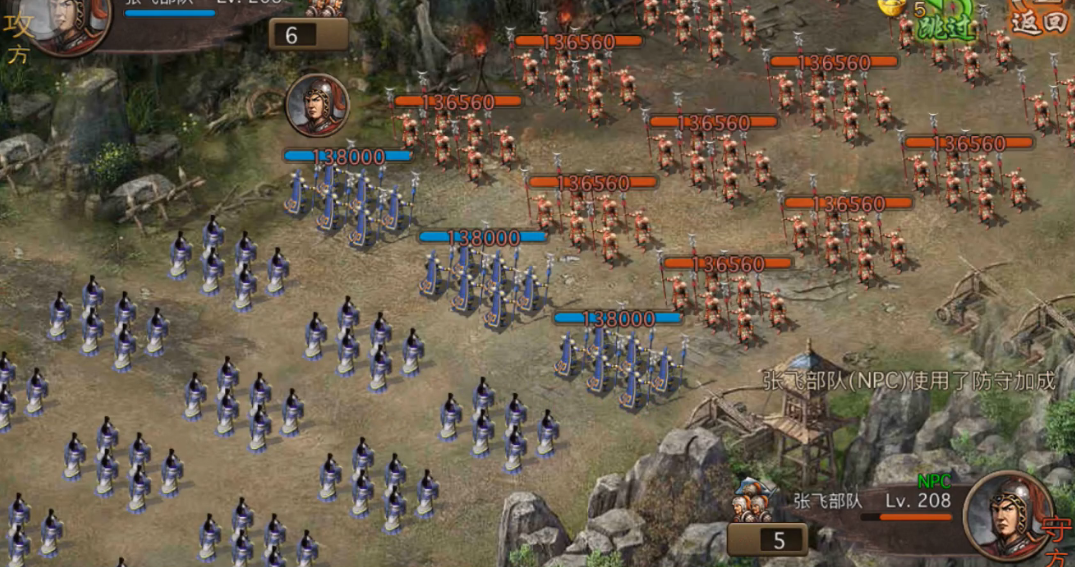Select the attacker's general portrait
Image resolution: width=1075 pixels, height=567 pixels.
point(72,22)
